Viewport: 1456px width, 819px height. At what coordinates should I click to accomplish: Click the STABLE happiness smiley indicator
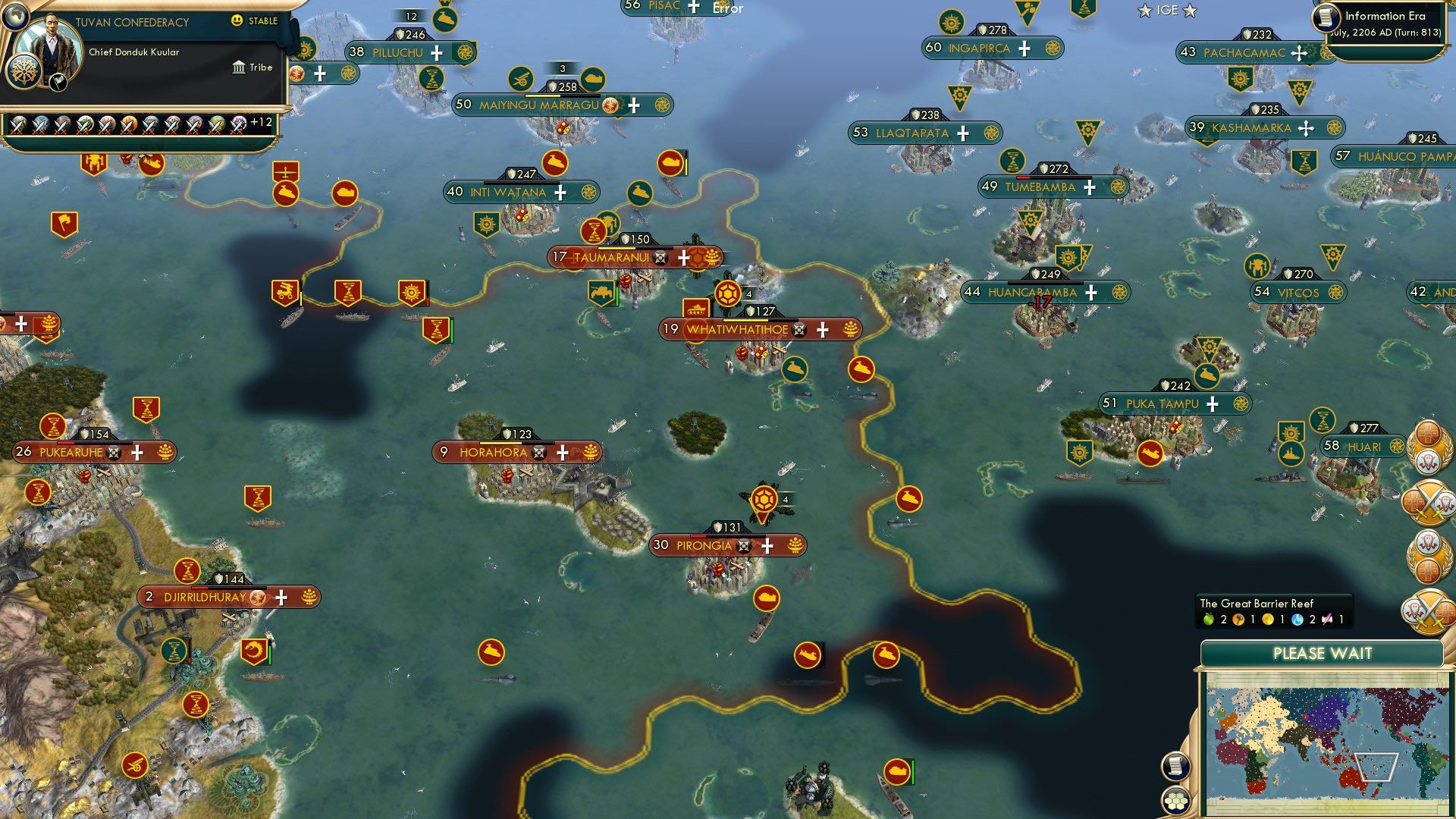click(x=237, y=21)
